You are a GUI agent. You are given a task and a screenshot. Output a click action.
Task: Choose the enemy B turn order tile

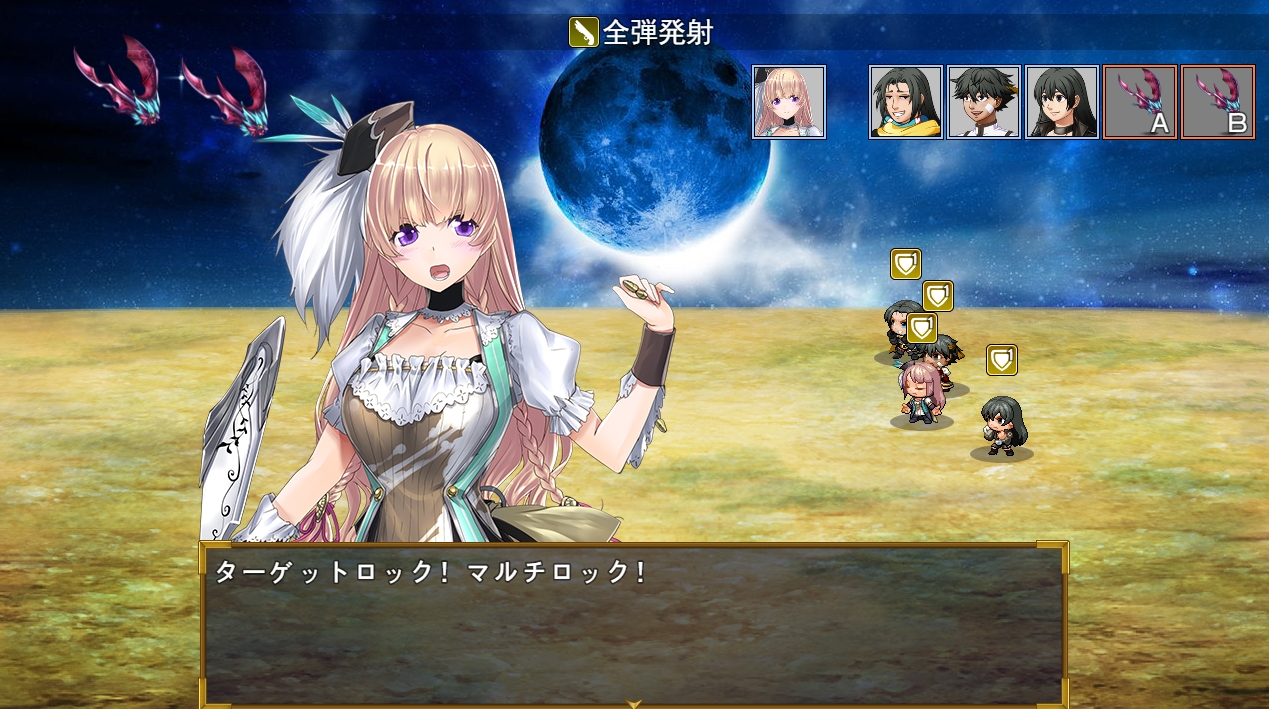1218,102
